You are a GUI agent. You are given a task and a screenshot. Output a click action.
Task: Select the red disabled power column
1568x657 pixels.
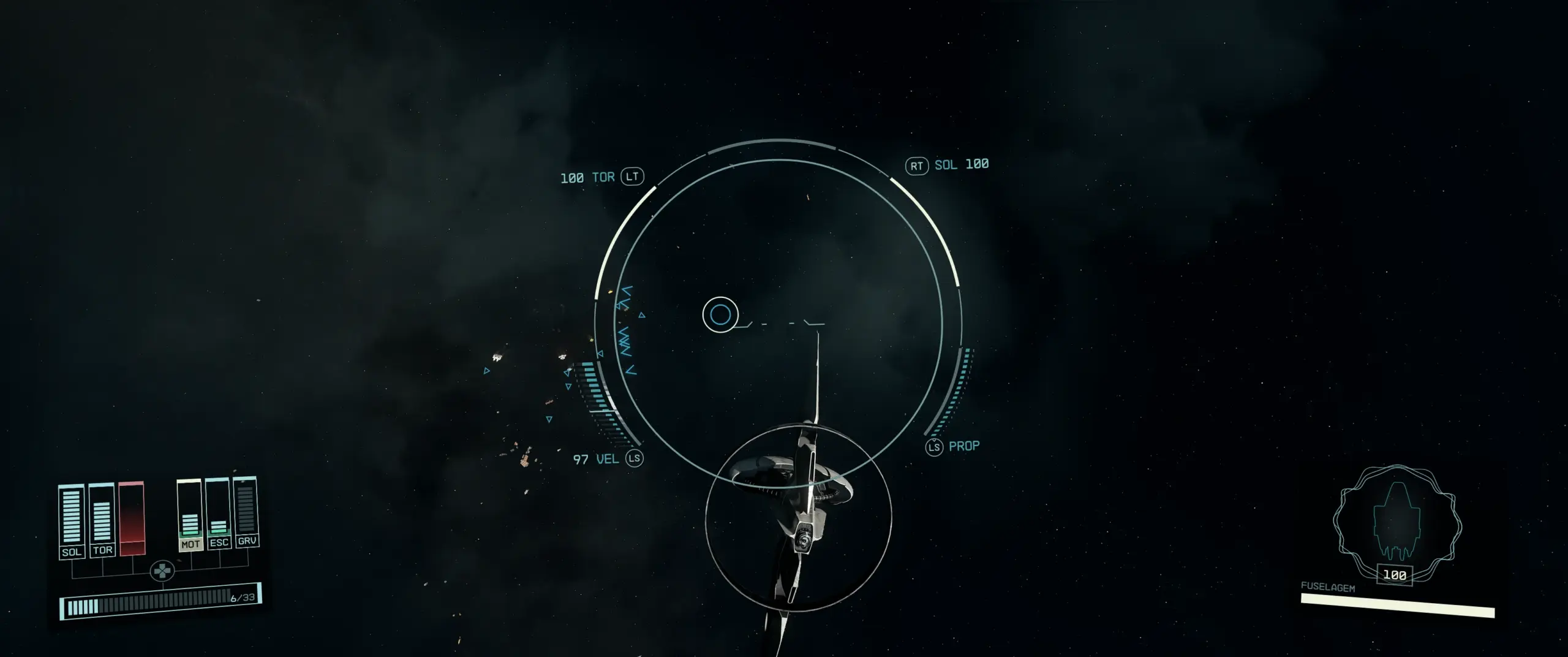[x=132, y=518]
